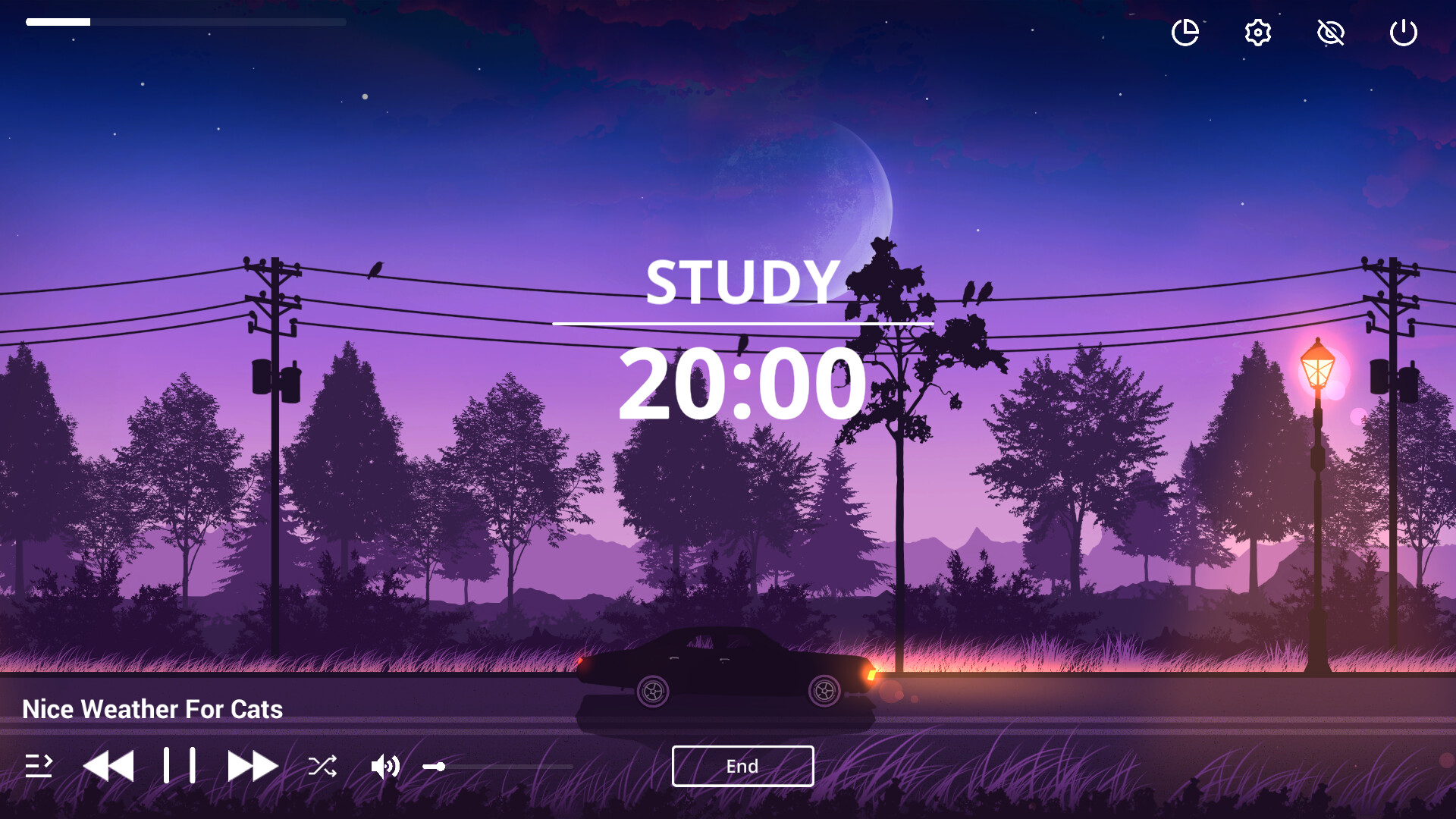This screenshot has width=1456, height=819.
Task: Select the speaker volume icon
Action: pyautogui.click(x=386, y=767)
